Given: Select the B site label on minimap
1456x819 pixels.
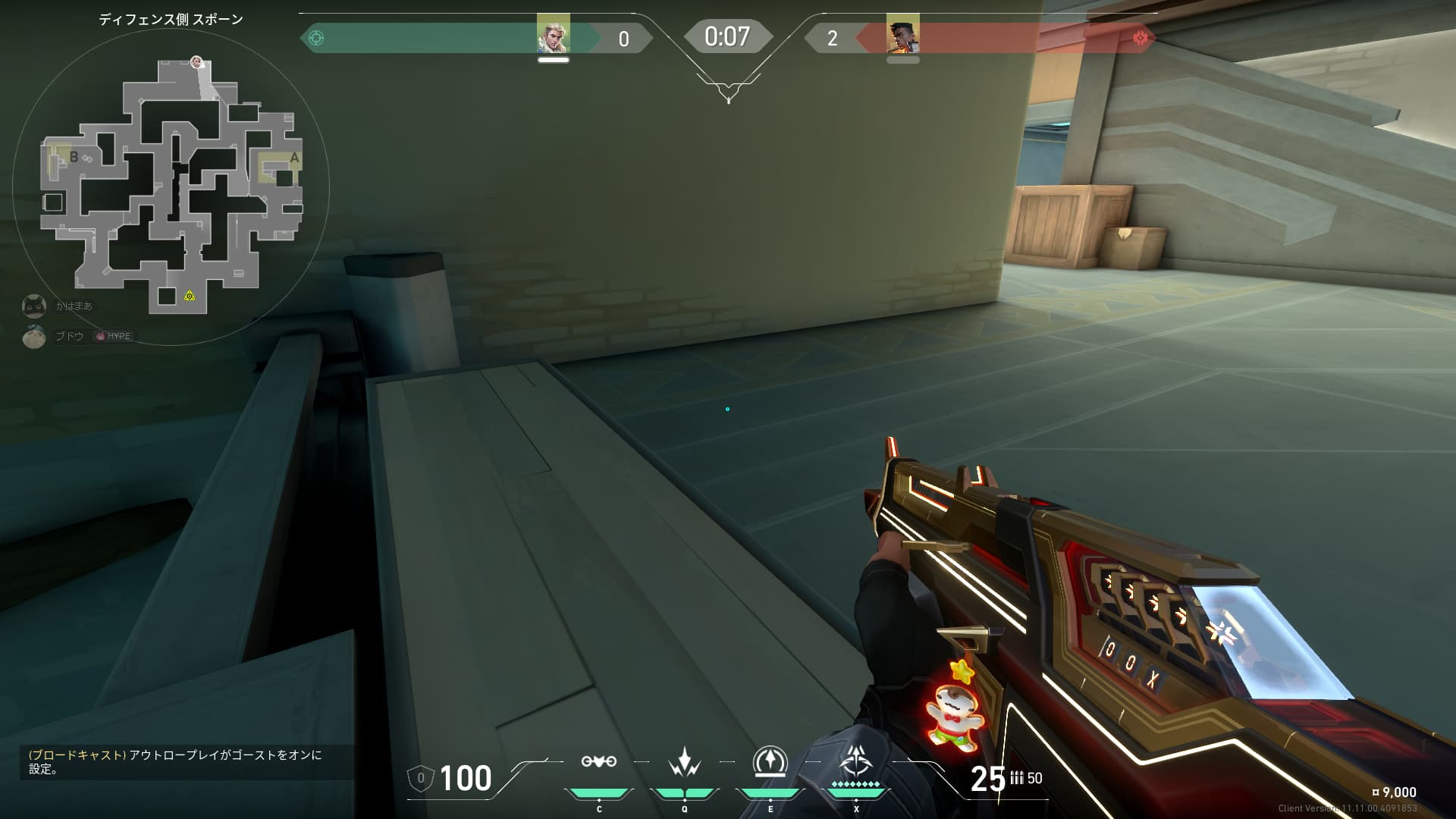Looking at the screenshot, I should point(74,157).
